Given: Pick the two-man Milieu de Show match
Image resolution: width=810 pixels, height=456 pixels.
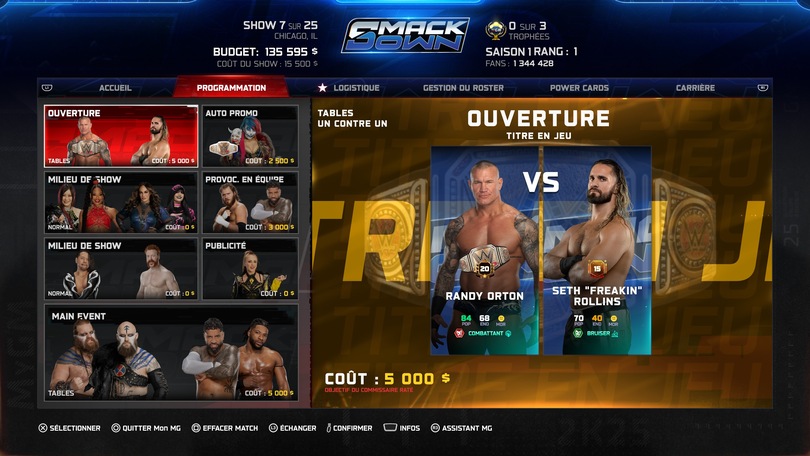Looking at the screenshot, I should 122,269.
